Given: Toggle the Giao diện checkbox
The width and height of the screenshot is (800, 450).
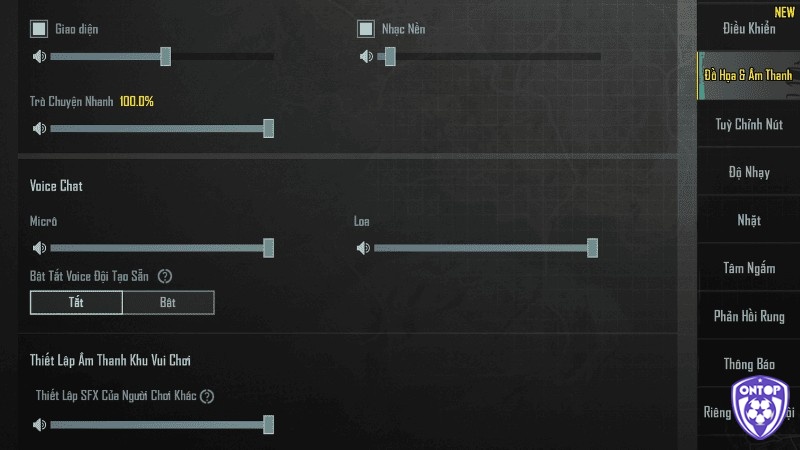Looking at the screenshot, I should pyautogui.click(x=39, y=29).
